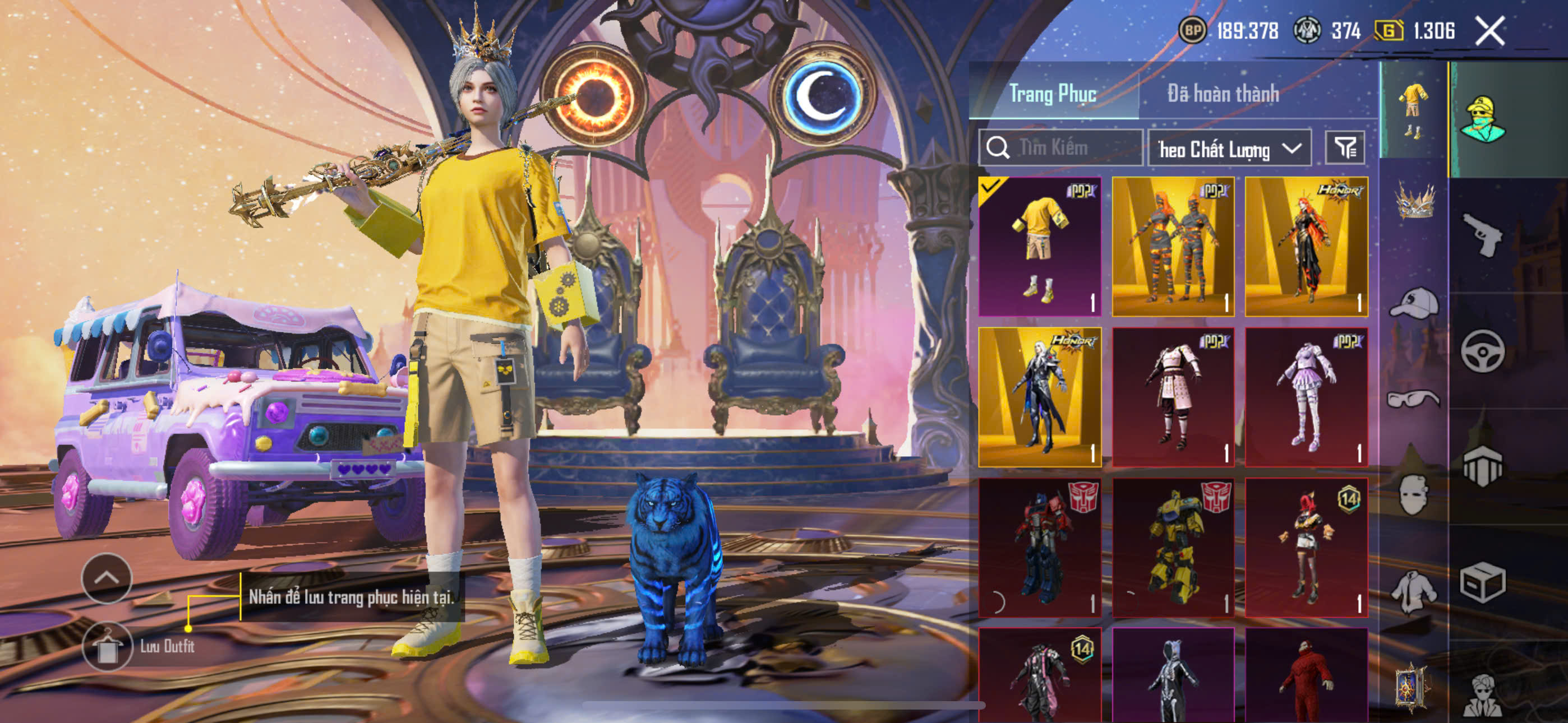1568x723 pixels.
Task: Open the sunglasses category
Action: 1414,398
